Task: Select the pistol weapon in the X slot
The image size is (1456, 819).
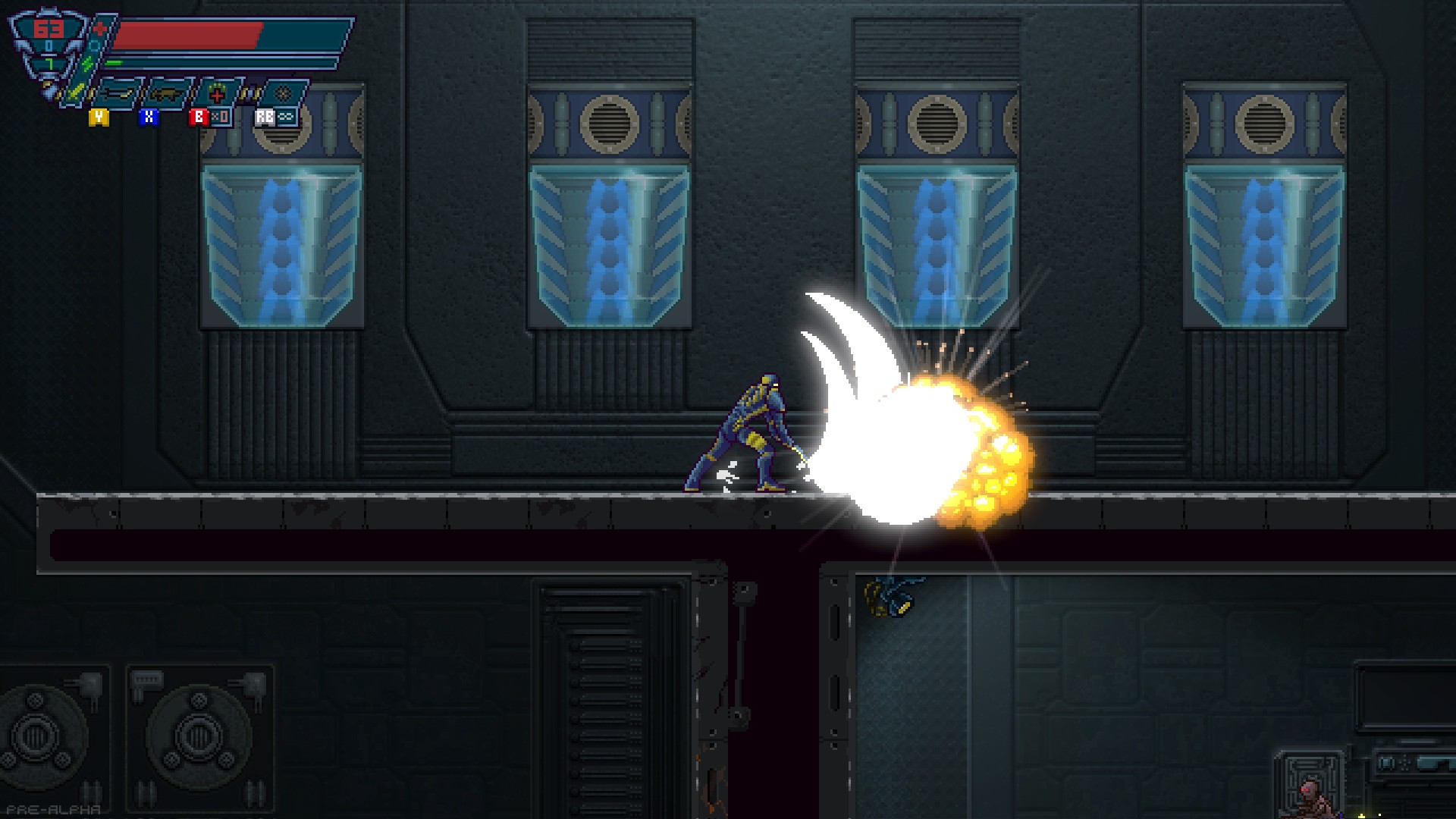Action: click(167, 95)
